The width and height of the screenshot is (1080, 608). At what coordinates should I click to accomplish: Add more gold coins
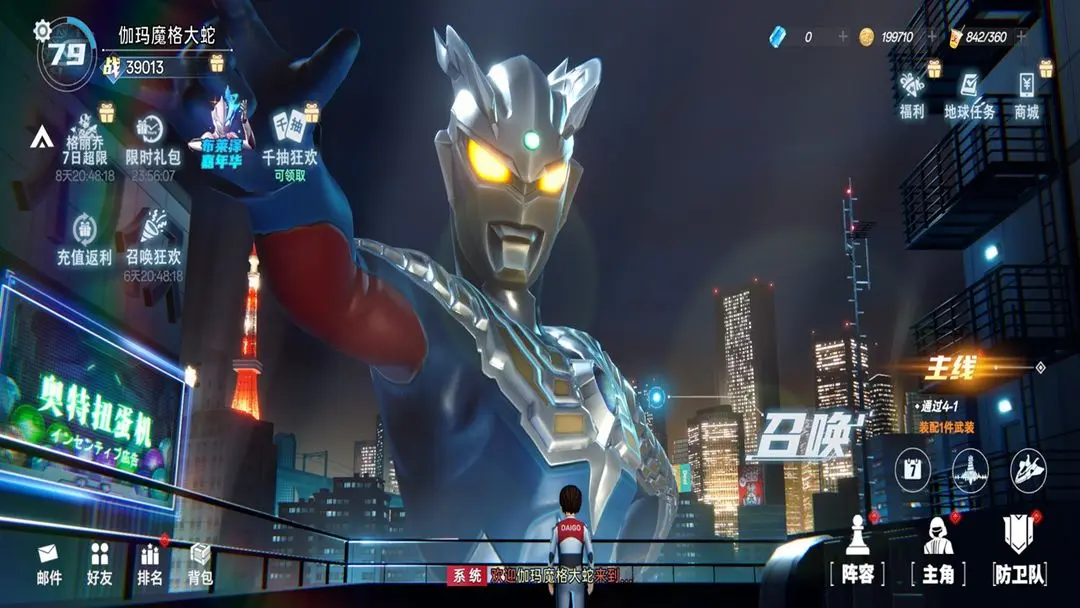click(x=932, y=37)
